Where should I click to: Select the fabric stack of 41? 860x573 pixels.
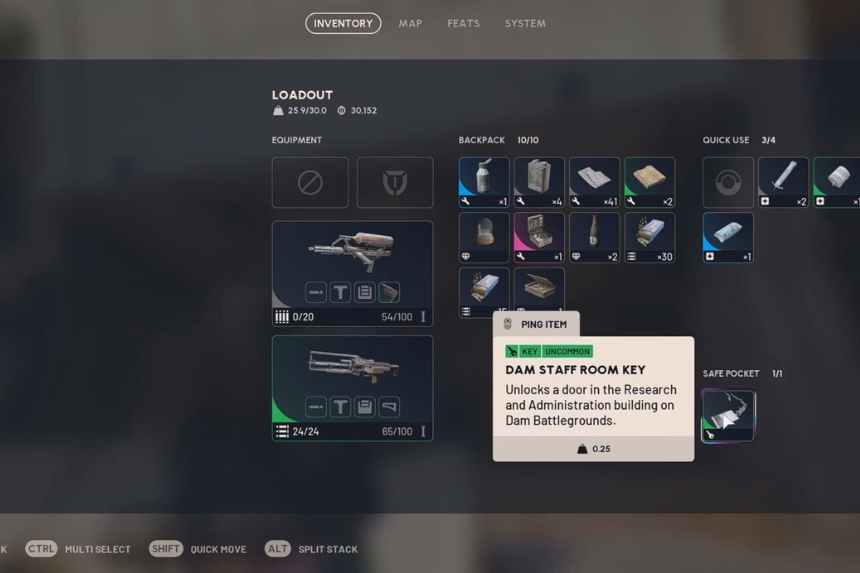594,182
